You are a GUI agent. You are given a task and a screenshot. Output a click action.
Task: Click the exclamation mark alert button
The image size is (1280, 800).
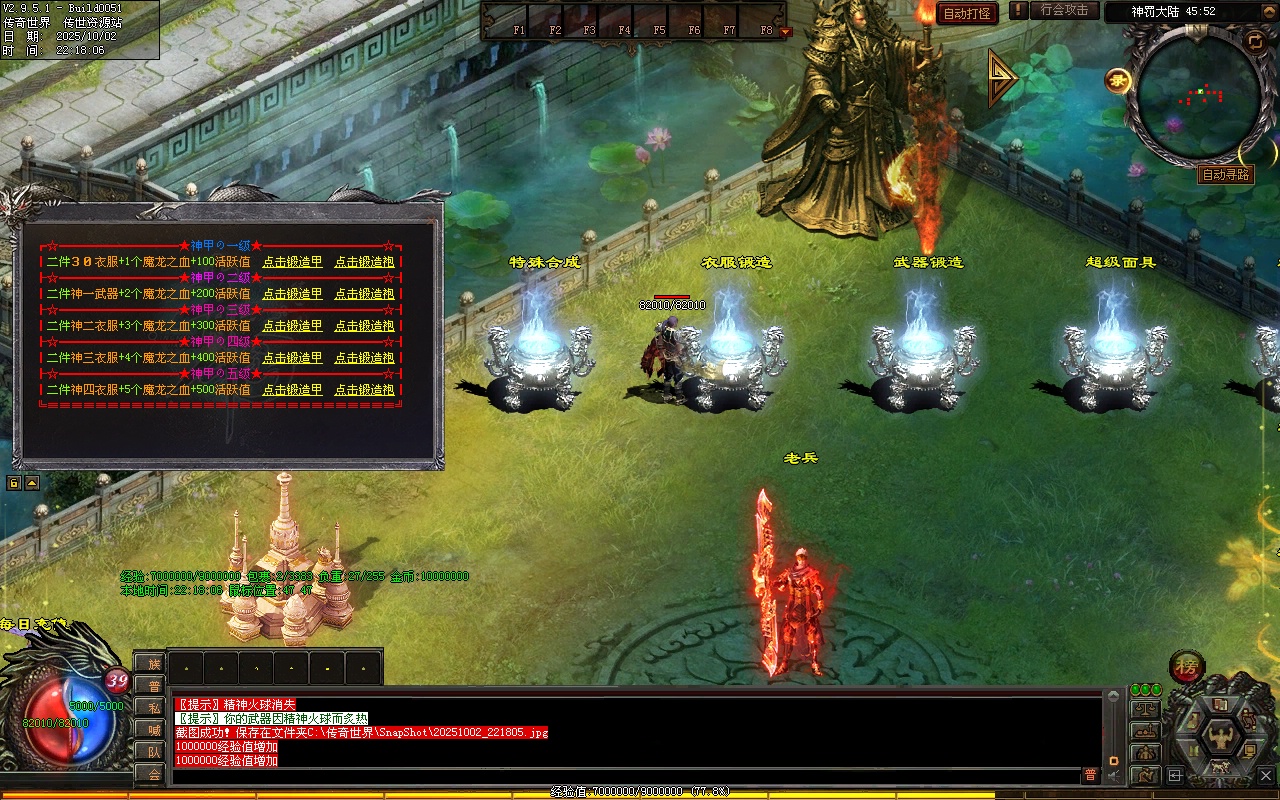1018,11
